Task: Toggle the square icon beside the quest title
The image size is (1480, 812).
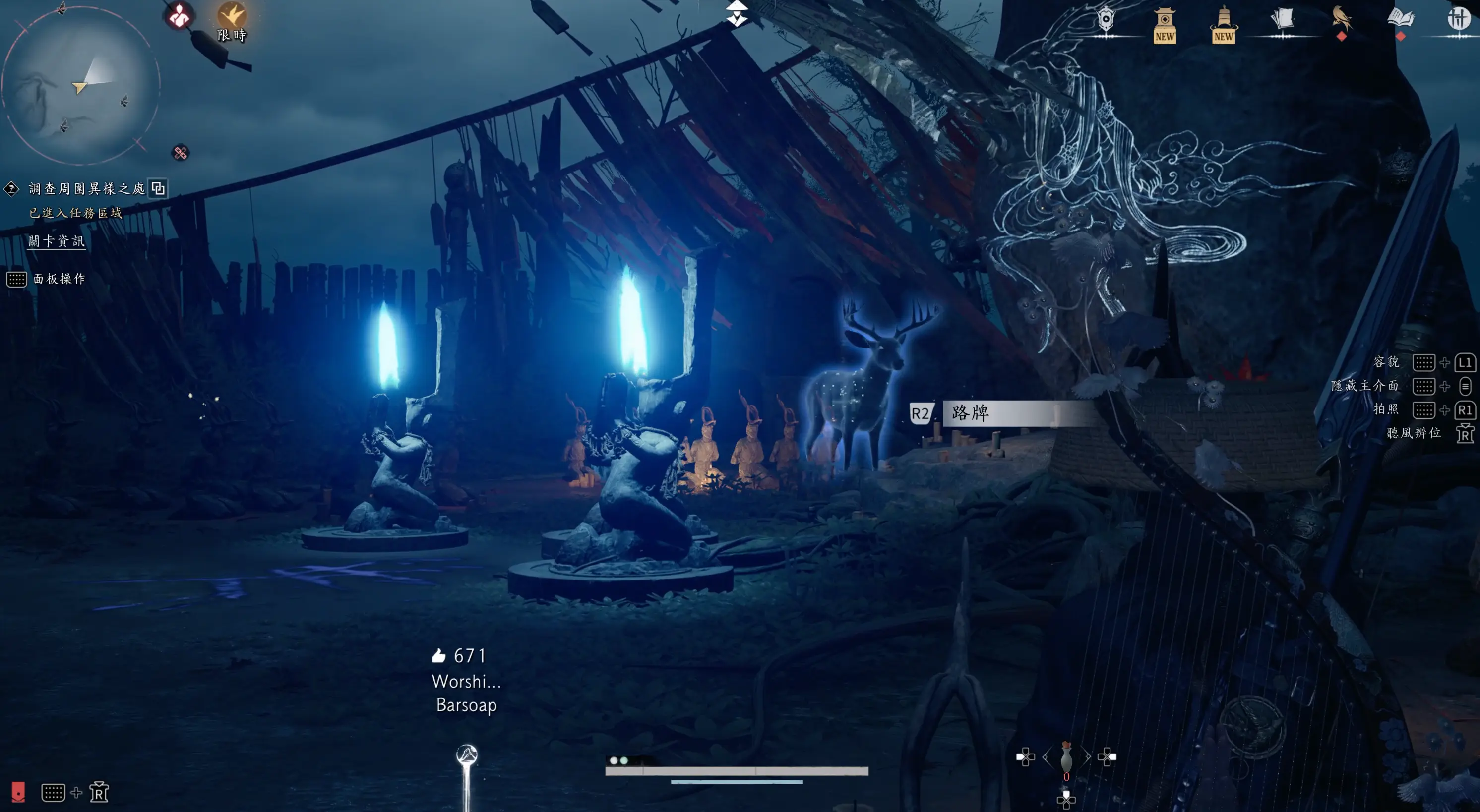Action: point(158,188)
